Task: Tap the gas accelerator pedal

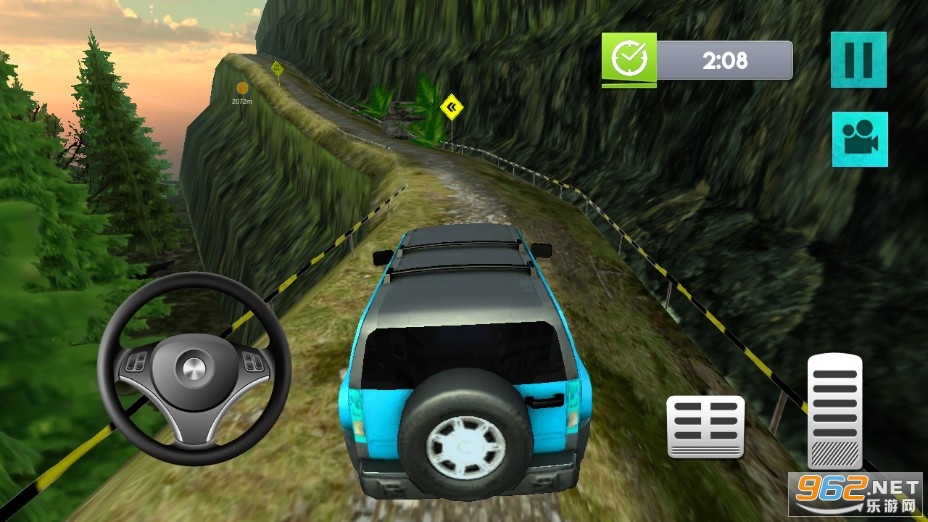Action: [835, 410]
